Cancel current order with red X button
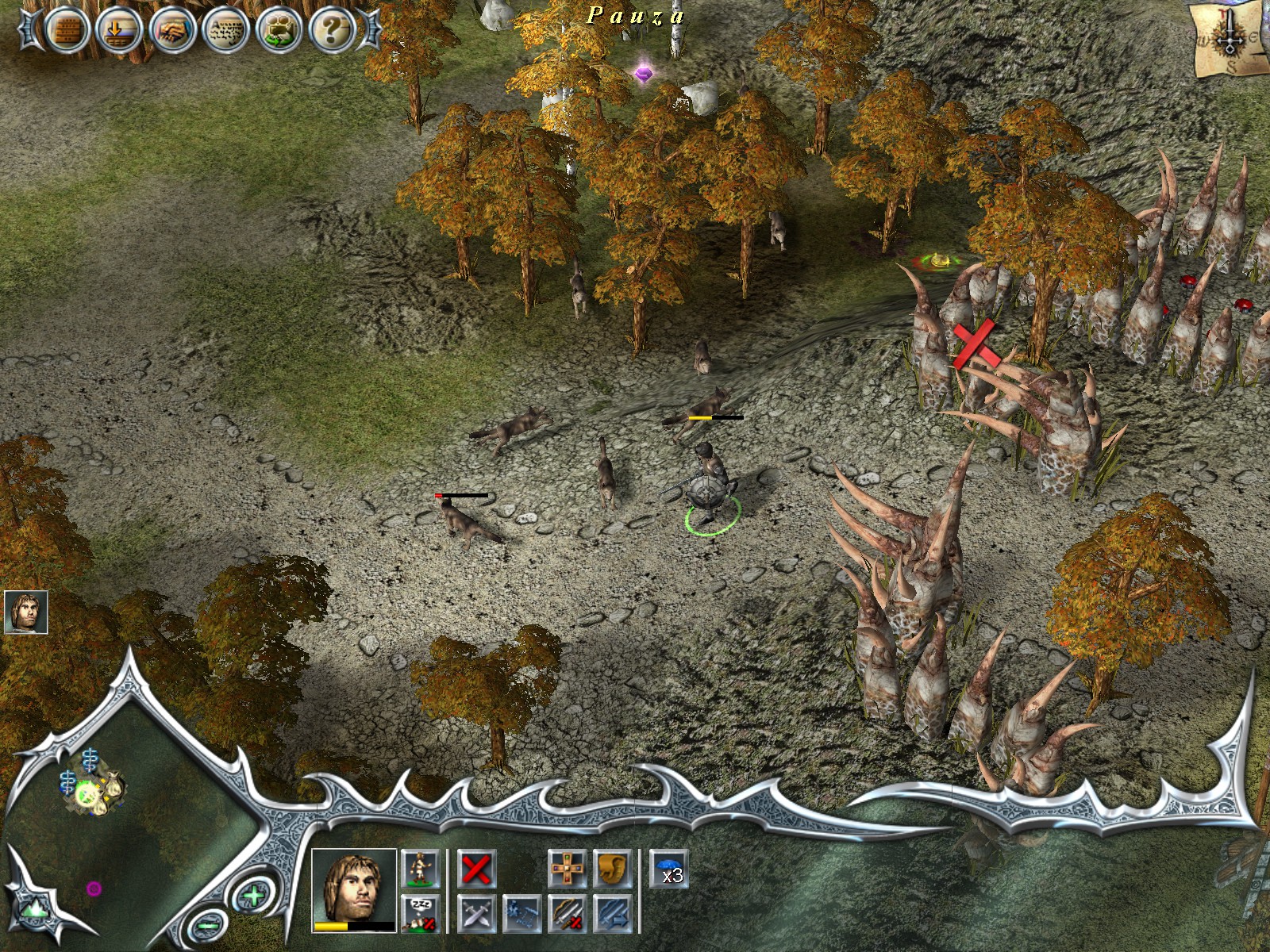The height and width of the screenshot is (952, 1270). click(476, 869)
